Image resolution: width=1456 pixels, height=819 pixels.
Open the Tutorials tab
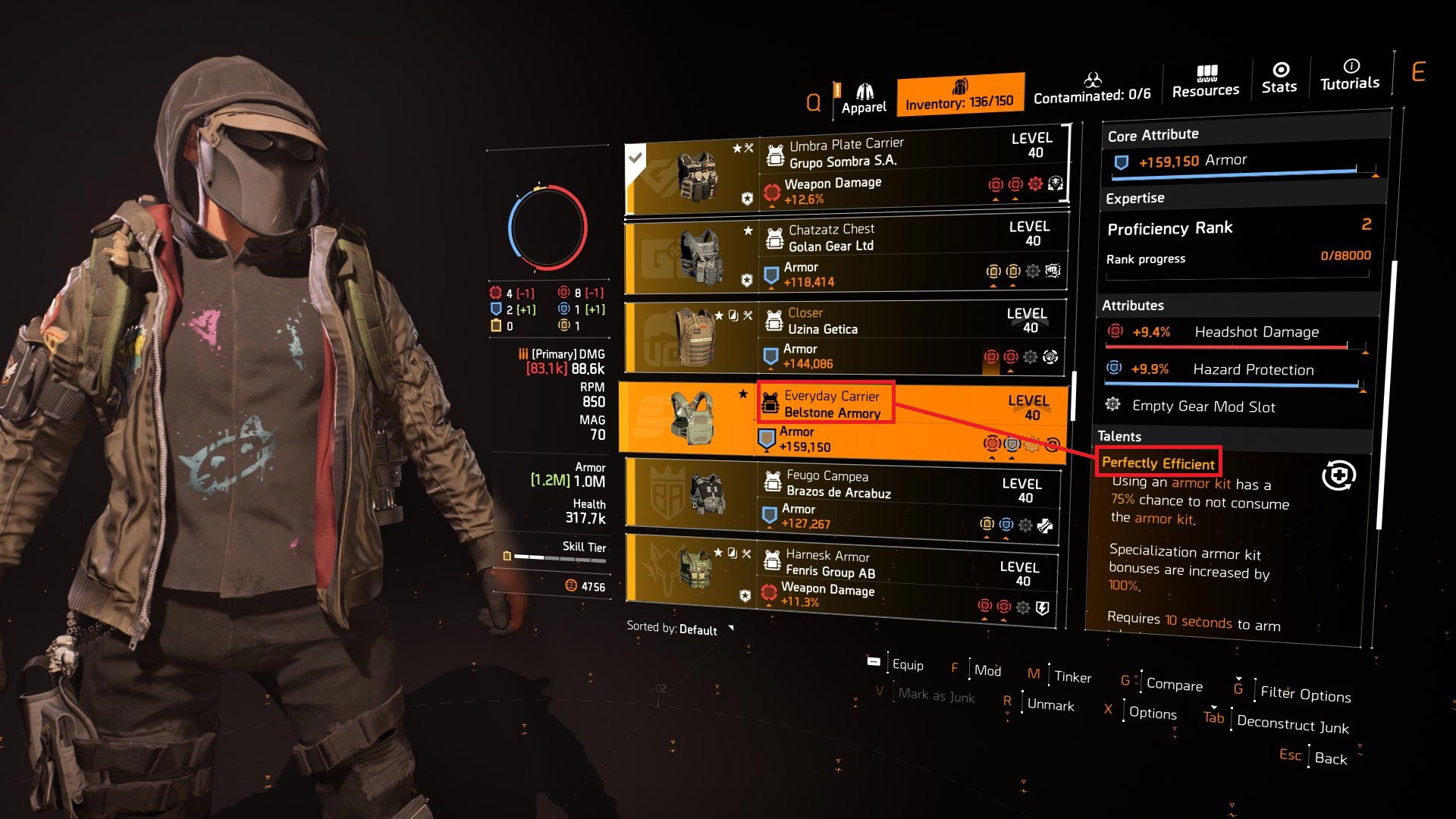pyautogui.click(x=1350, y=75)
